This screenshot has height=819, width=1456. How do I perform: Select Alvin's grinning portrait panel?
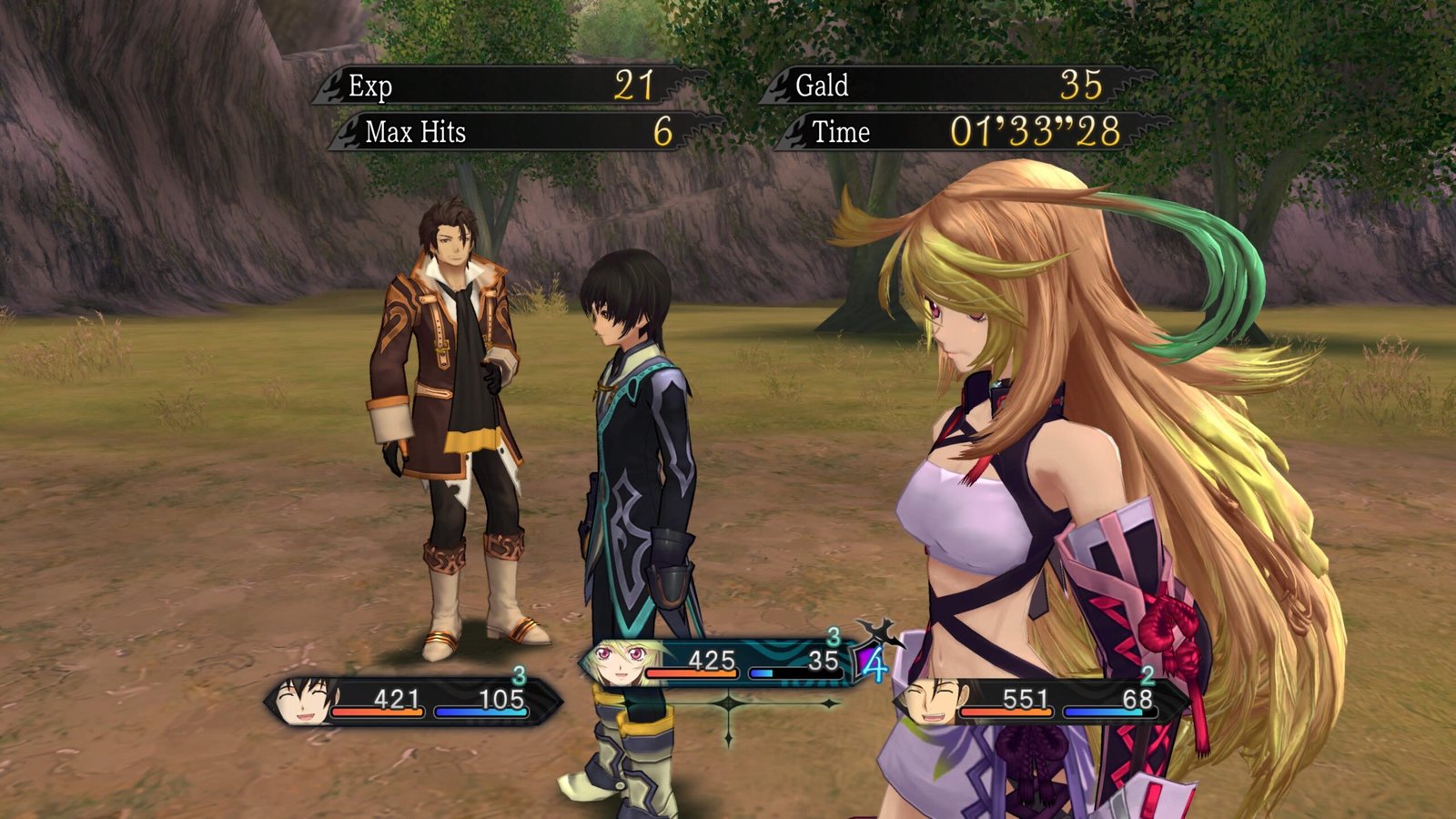[x=930, y=702]
